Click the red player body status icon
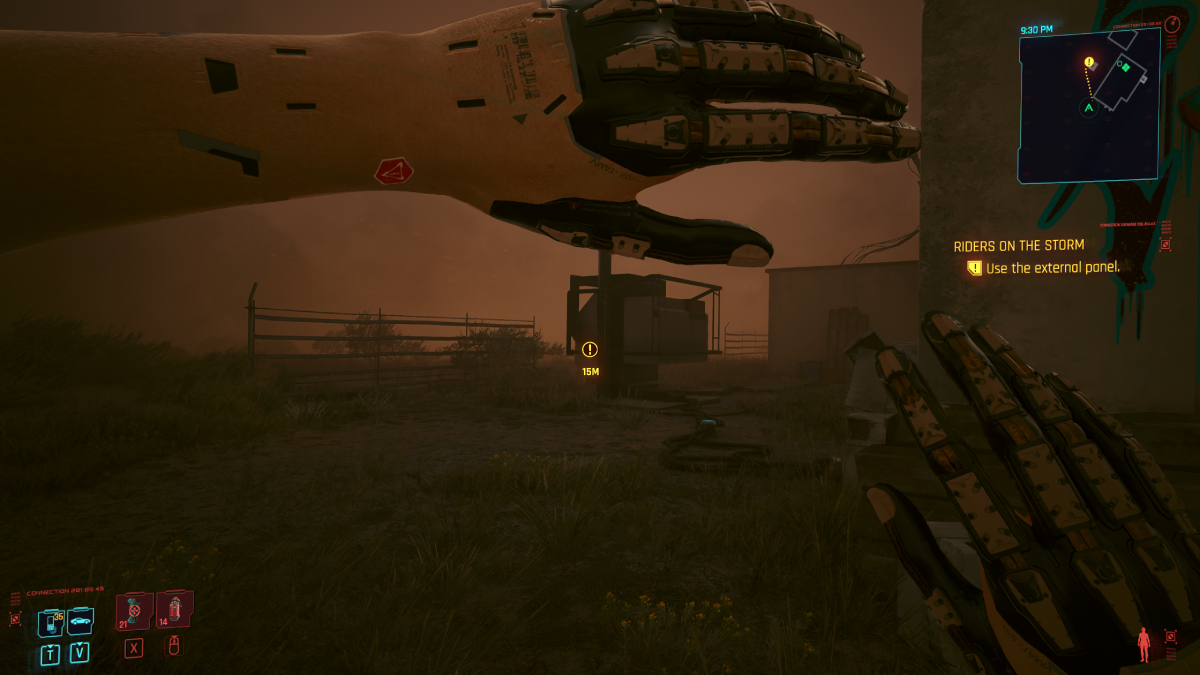The image size is (1200, 675). click(1144, 644)
